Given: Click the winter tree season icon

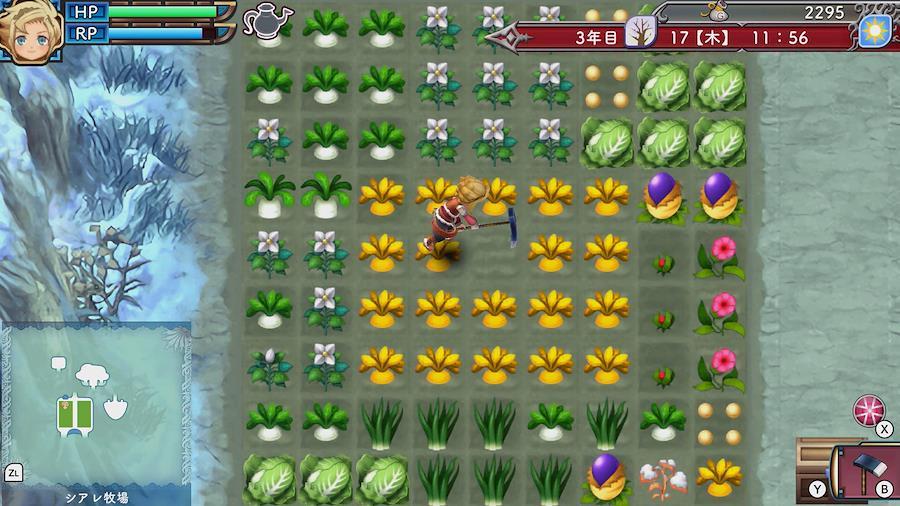Looking at the screenshot, I should (639, 35).
